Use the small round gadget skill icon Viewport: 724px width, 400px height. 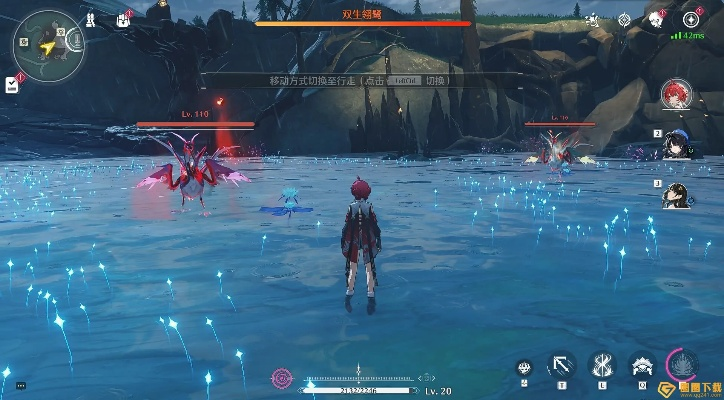point(525,368)
